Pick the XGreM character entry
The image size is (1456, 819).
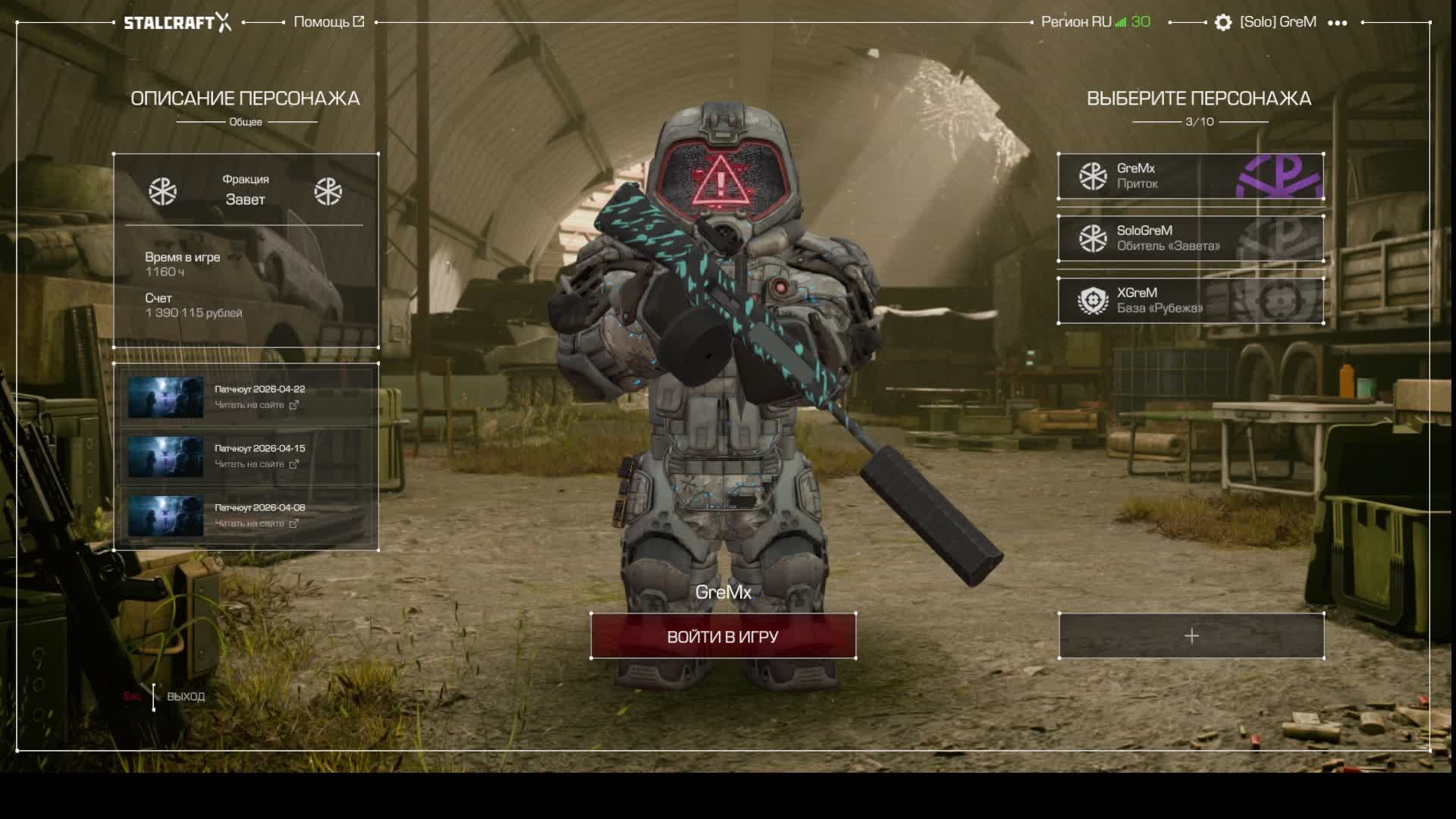(1191, 300)
